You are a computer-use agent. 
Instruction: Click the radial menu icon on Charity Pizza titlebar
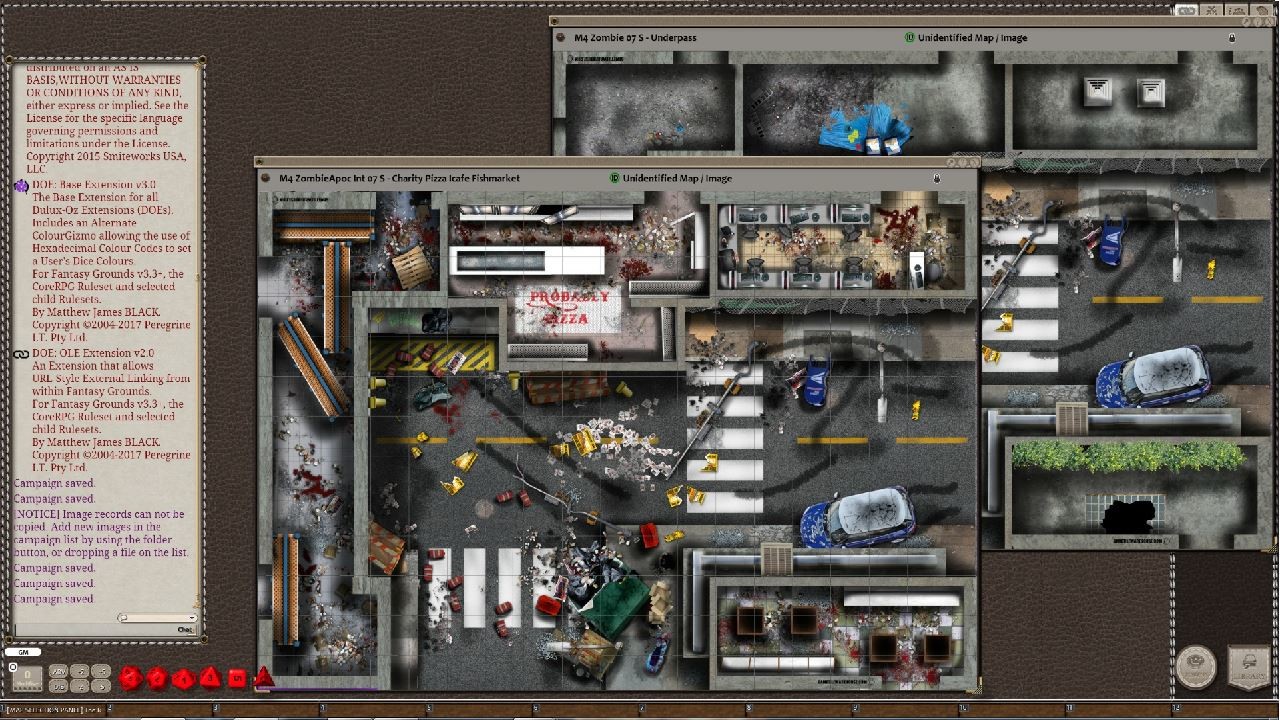point(264,178)
